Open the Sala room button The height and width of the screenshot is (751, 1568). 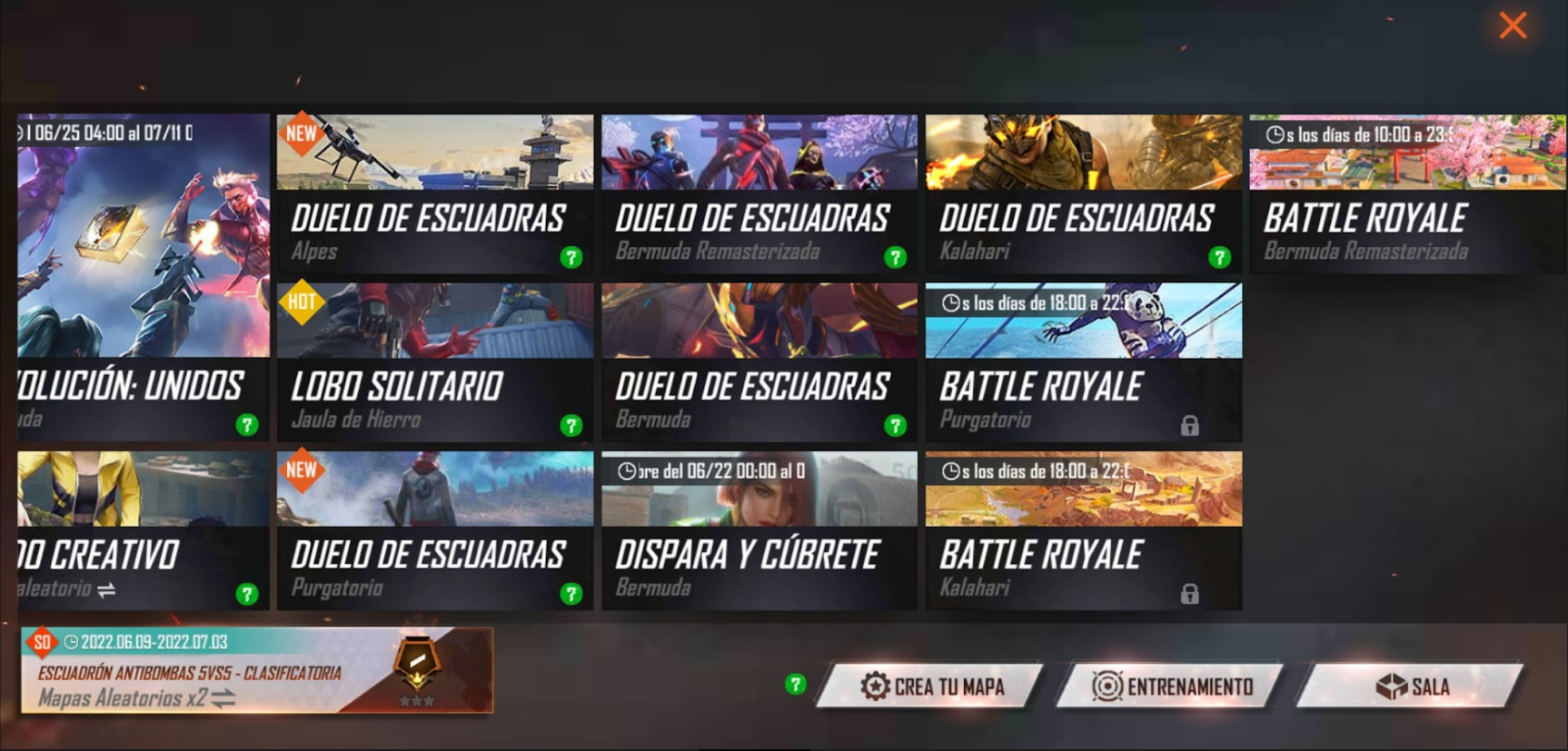click(1411, 687)
